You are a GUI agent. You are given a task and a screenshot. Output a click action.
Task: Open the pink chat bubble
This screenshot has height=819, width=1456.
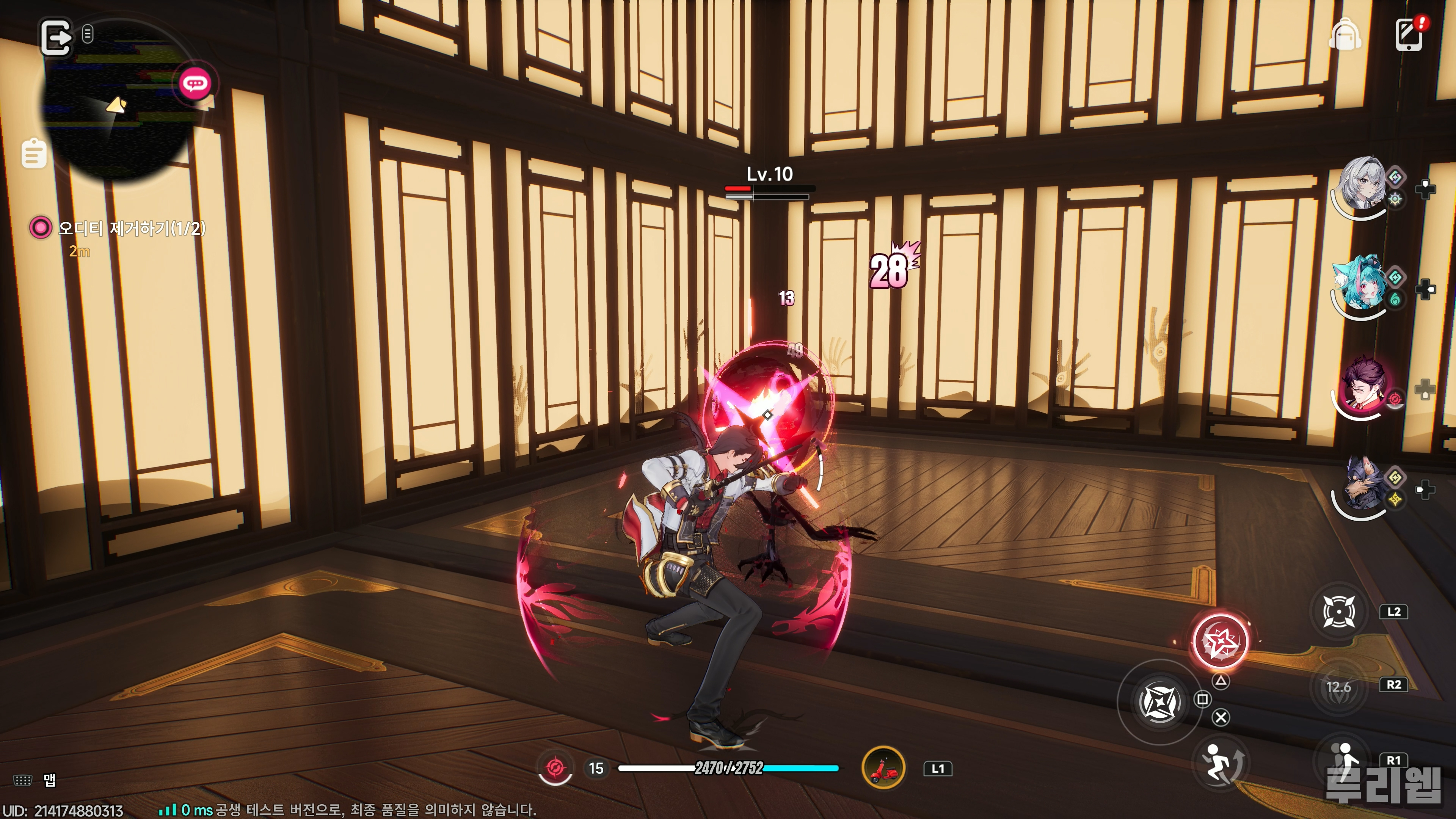[195, 84]
